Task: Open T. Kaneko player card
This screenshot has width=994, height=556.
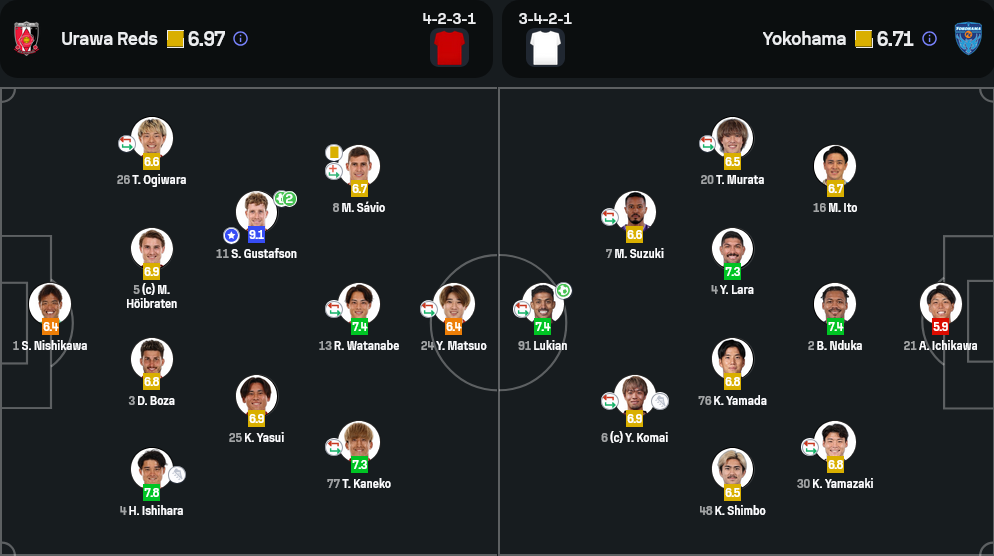Action: point(359,442)
